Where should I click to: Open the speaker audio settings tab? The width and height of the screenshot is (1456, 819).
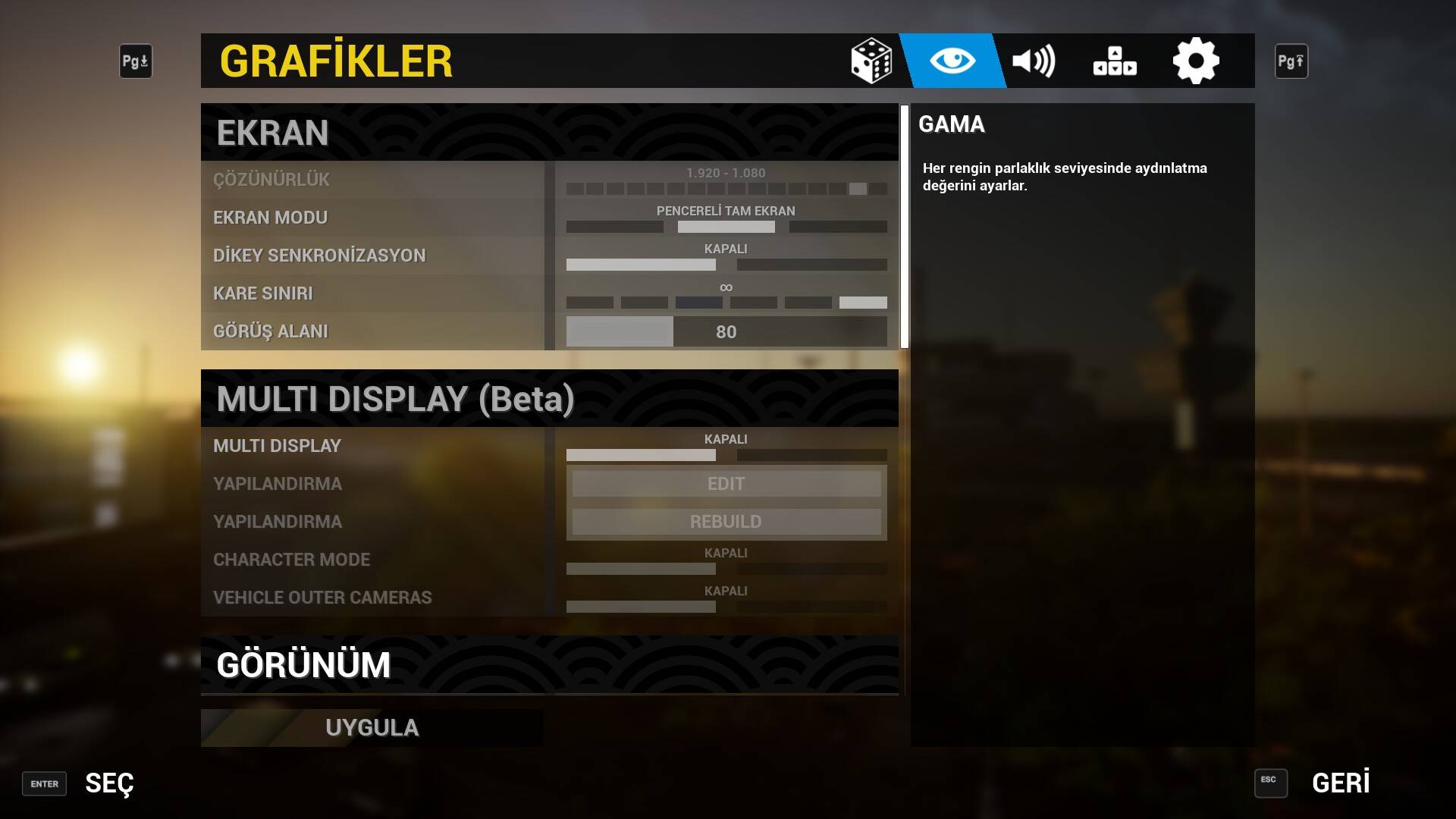tap(1034, 61)
